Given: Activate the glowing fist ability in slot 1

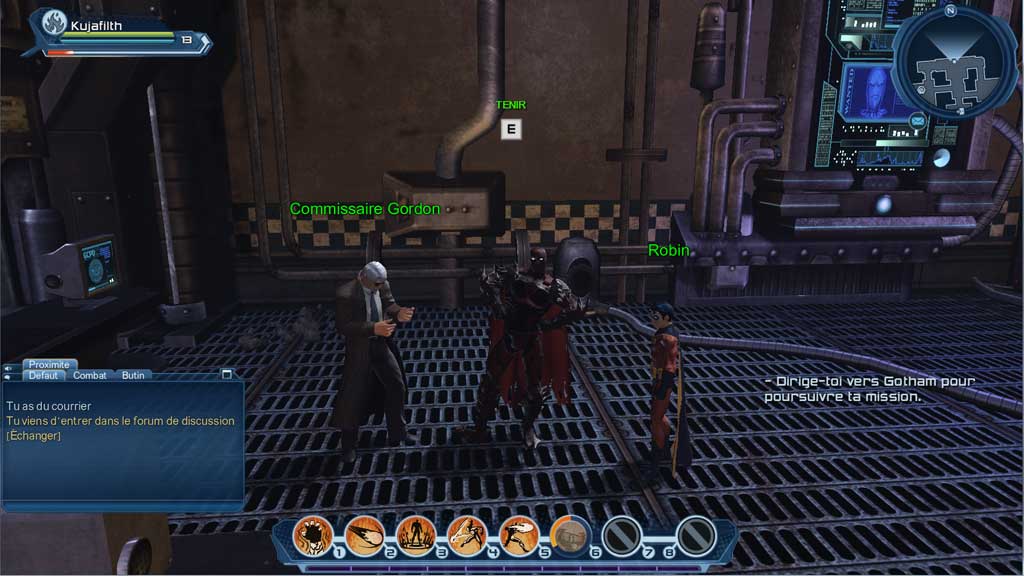Looking at the screenshot, I should pyautogui.click(x=312, y=535).
